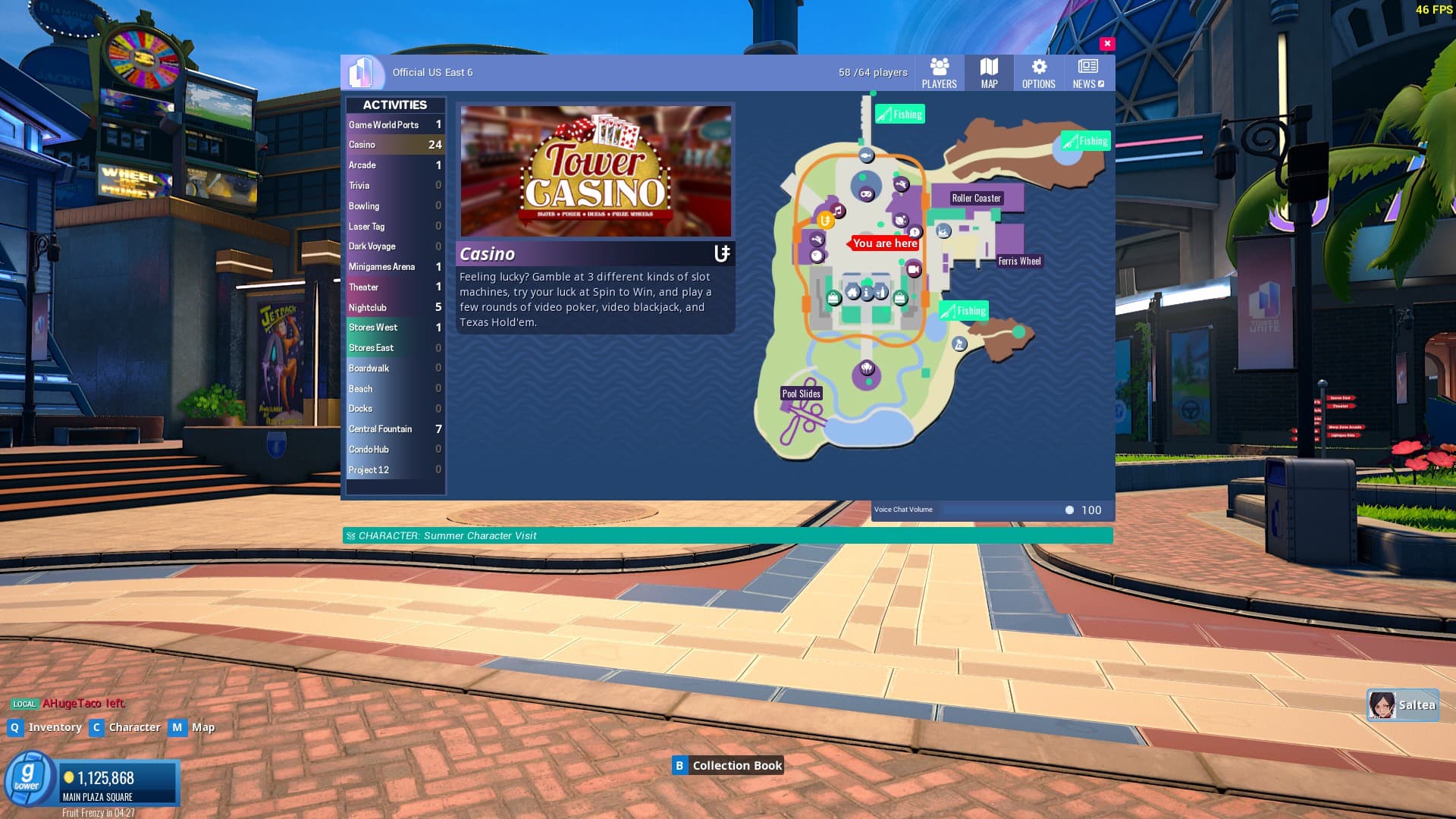
Task: Click the Roller Coaster map label
Action: (976, 199)
